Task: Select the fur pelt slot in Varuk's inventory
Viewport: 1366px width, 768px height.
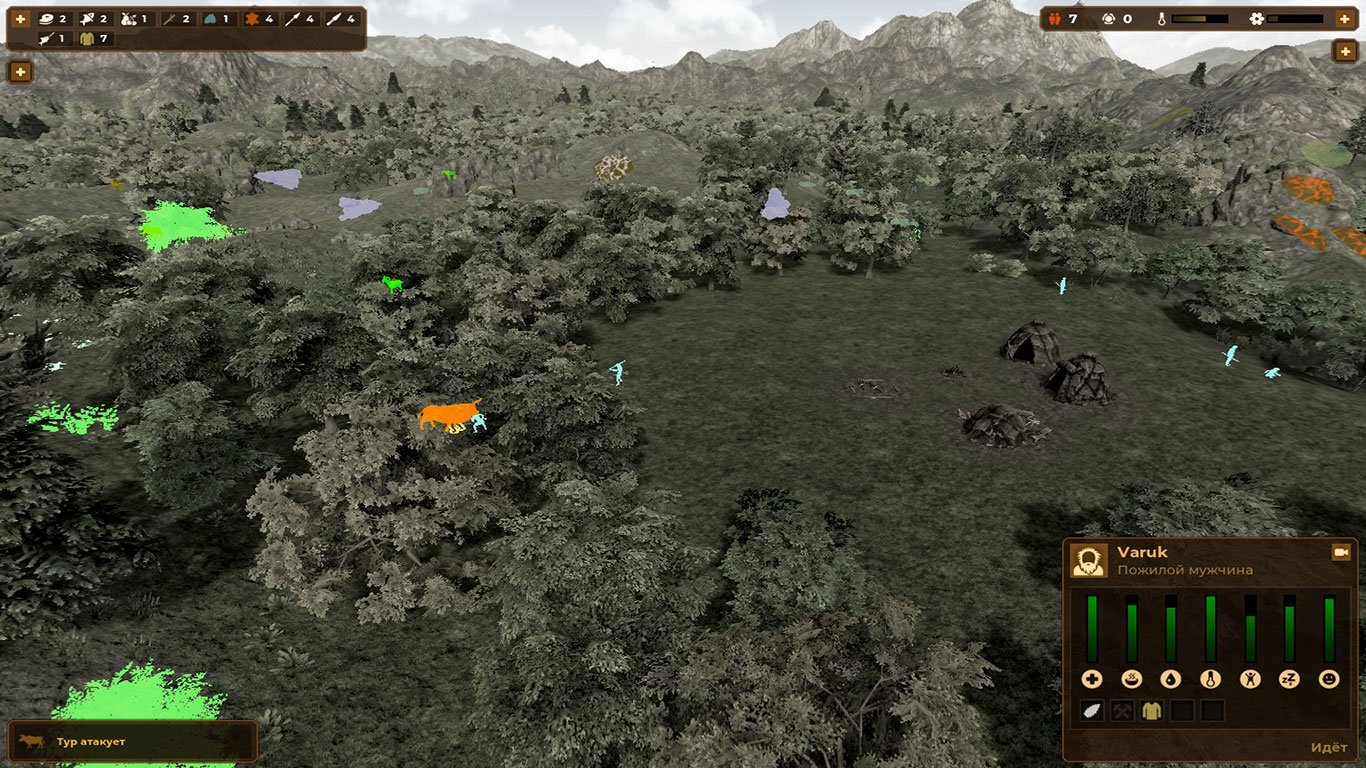Action: (1093, 711)
